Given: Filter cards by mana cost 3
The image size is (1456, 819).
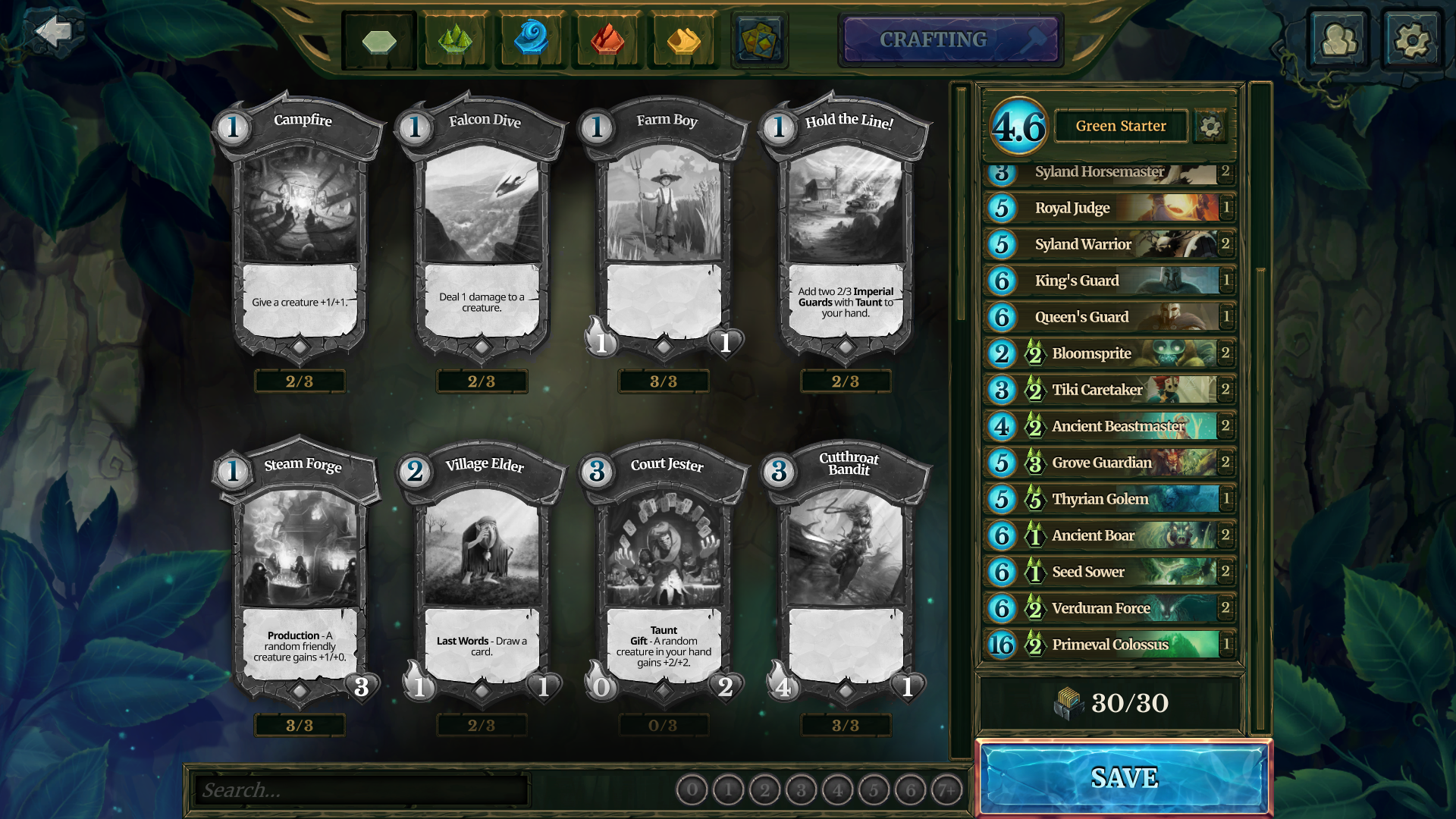Looking at the screenshot, I should [x=801, y=791].
